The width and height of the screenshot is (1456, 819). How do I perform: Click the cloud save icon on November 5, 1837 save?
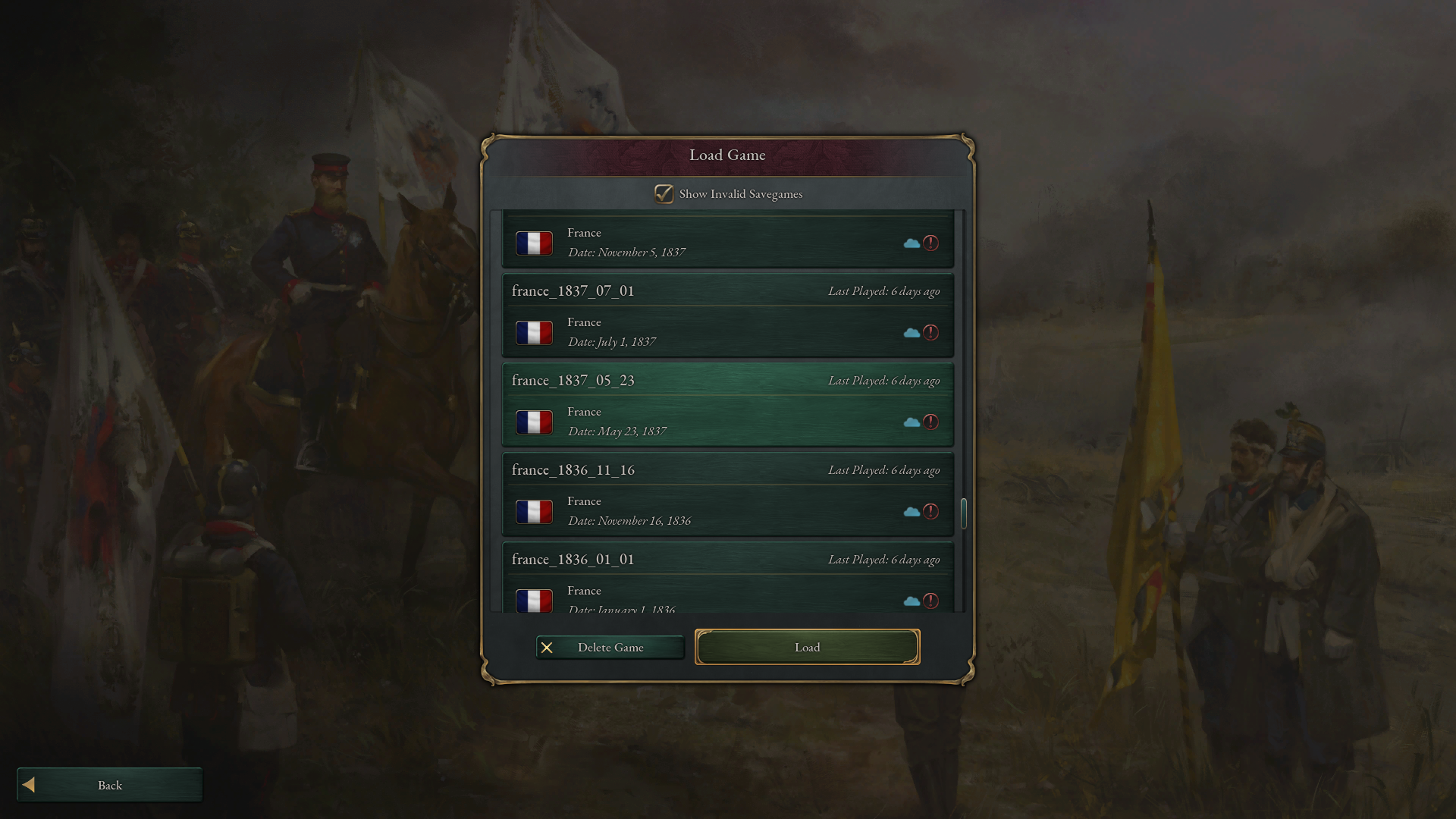[913, 243]
